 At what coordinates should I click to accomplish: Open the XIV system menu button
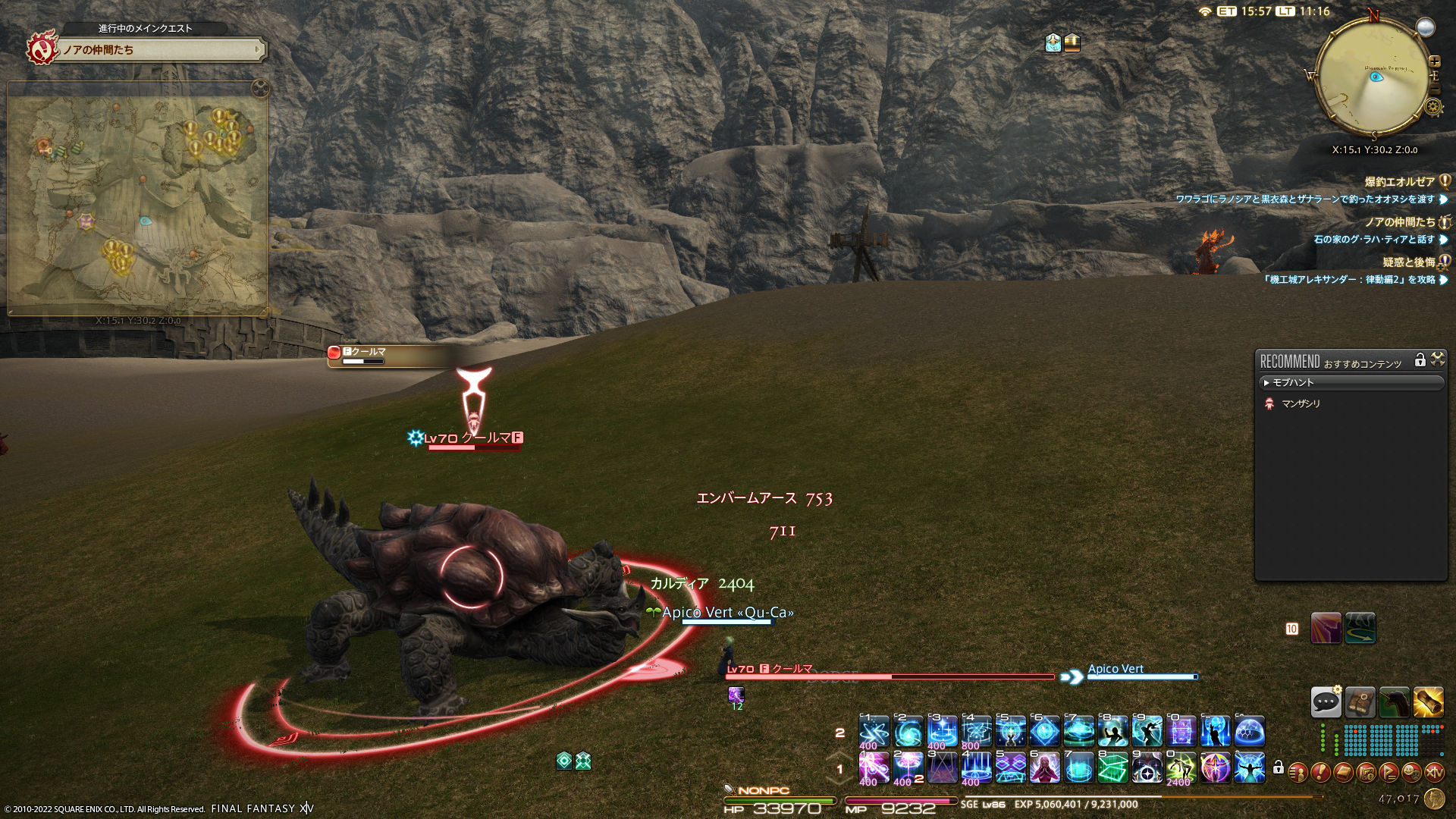(x=1434, y=772)
